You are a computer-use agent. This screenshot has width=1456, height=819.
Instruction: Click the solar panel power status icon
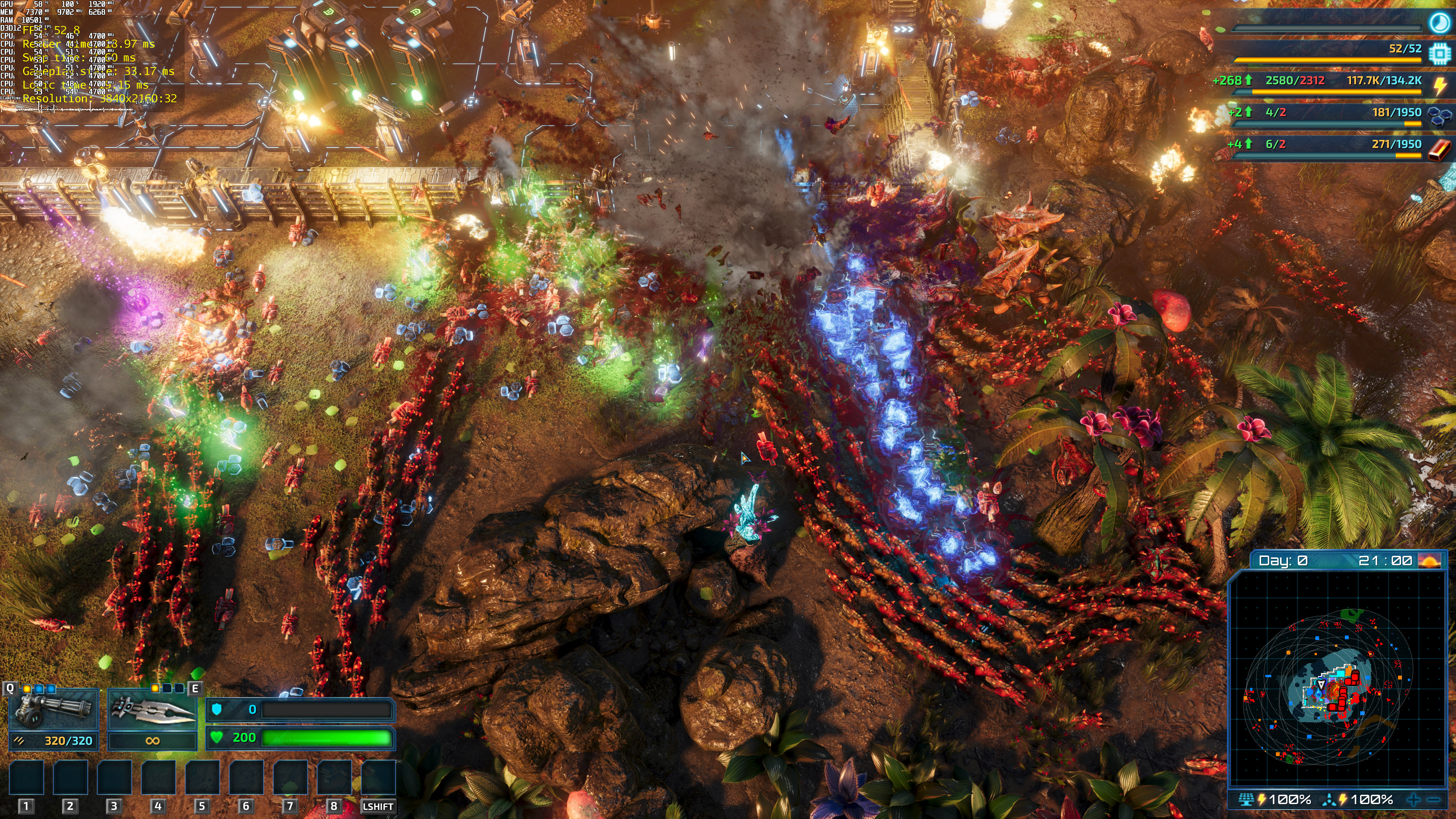[x=1246, y=799]
